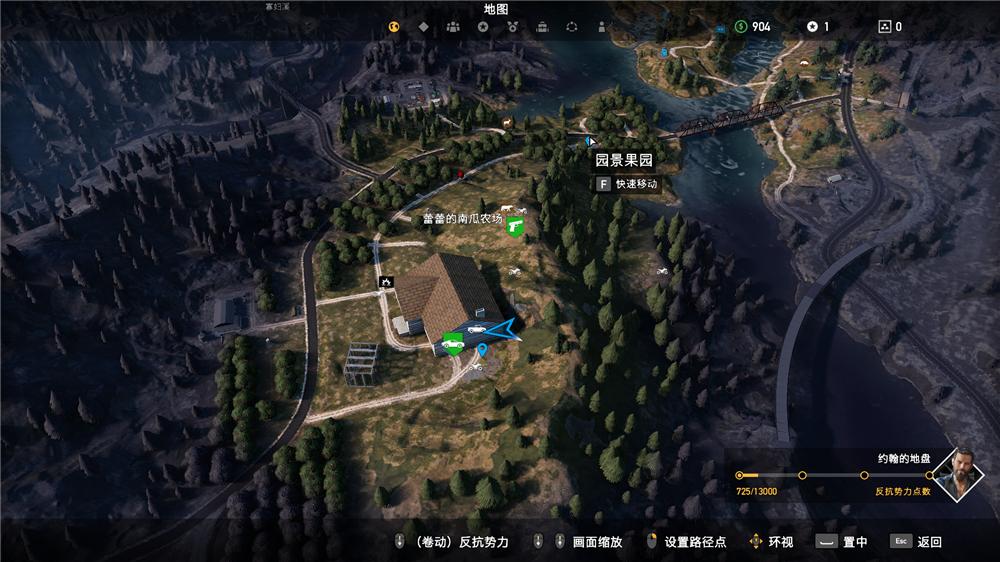Select the 蕾蕾的南瓜农场 location label
This screenshot has width=1000, height=562.
pyautogui.click(x=463, y=218)
